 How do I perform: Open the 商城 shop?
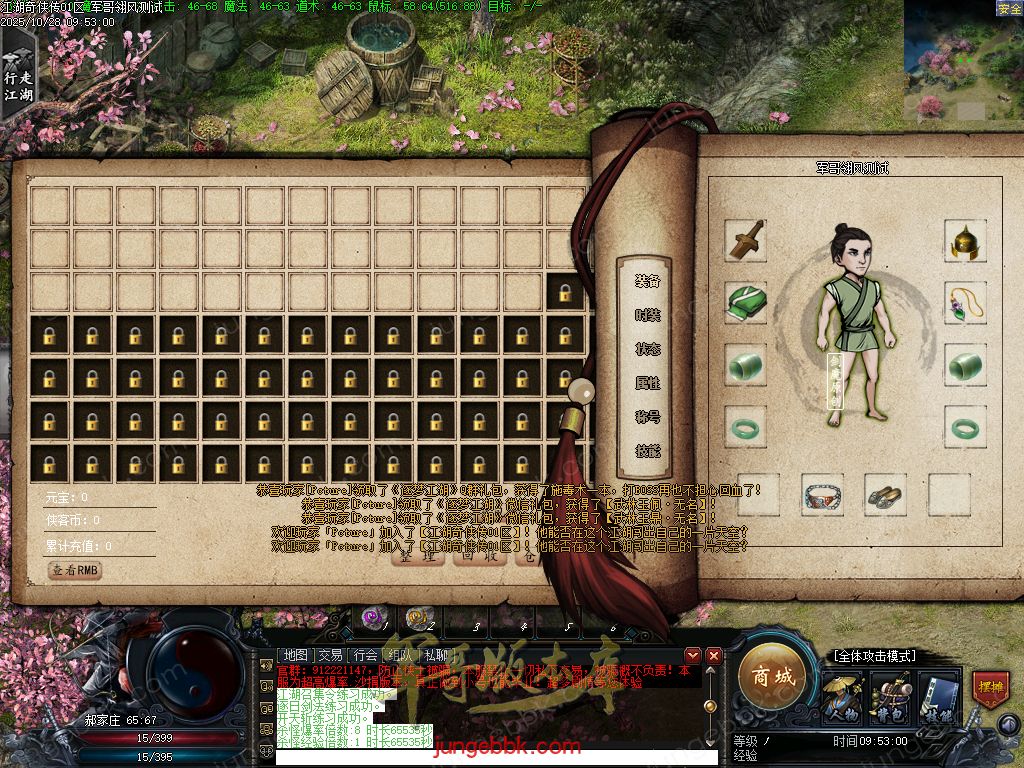(773, 678)
